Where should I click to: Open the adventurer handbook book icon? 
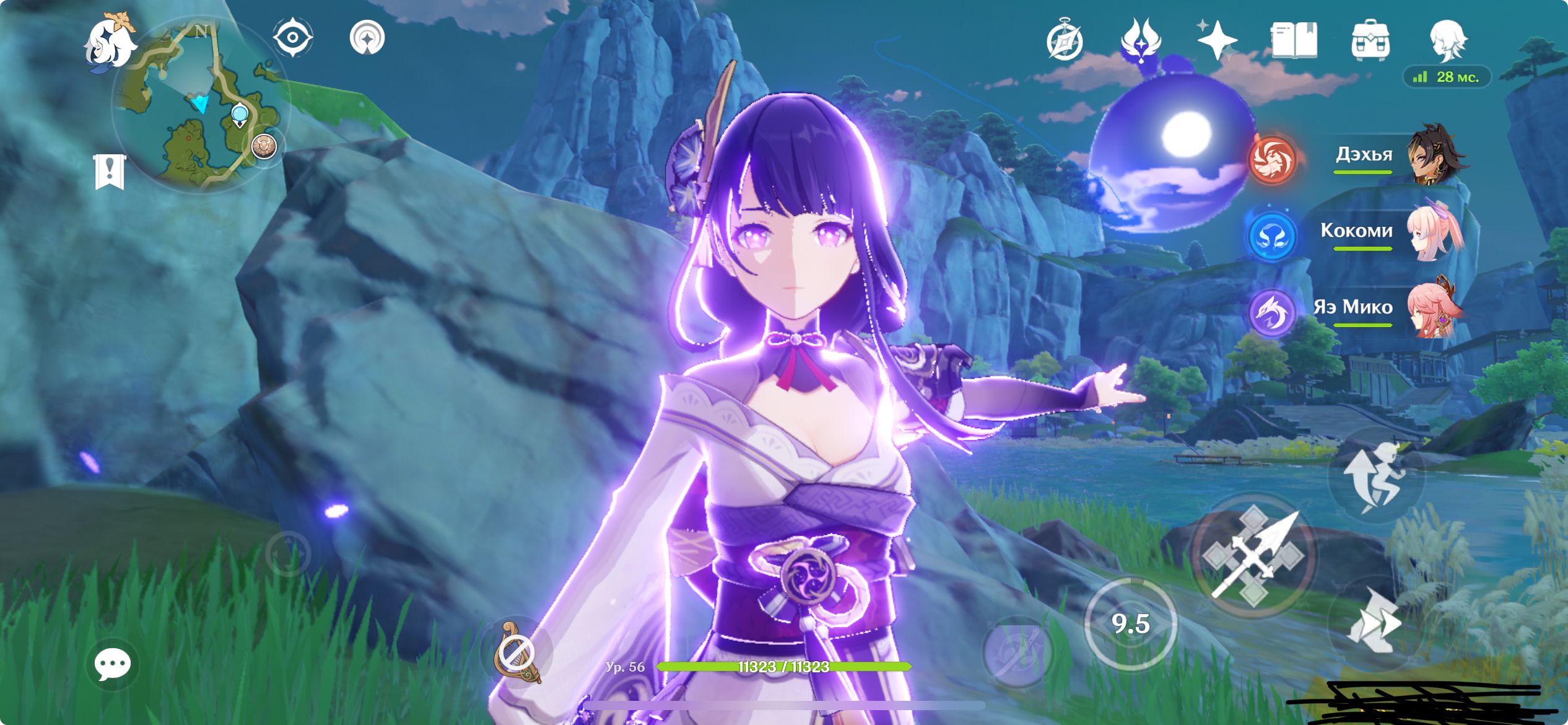(1294, 40)
